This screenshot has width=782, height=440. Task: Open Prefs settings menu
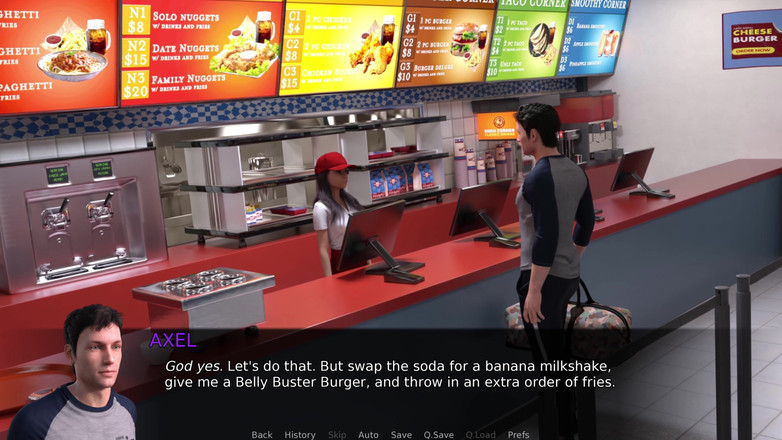[518, 435]
